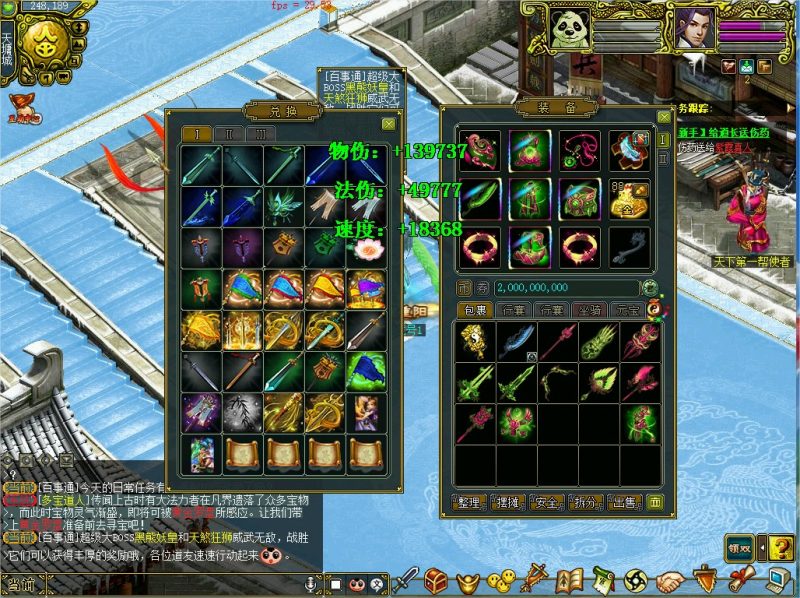The height and width of the screenshot is (598, 800).
Task: Click the 摆摊 stall button
Action: (507, 502)
